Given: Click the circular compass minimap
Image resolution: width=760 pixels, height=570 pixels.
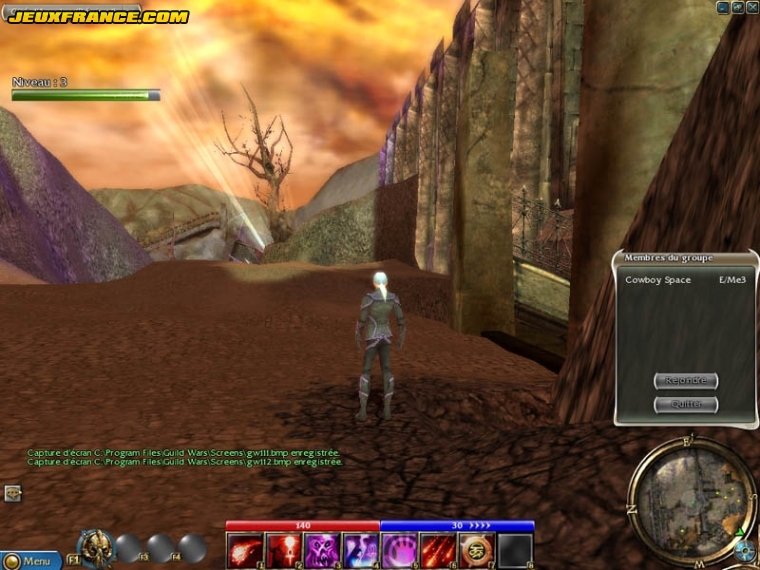Looking at the screenshot, I should coord(692,488).
